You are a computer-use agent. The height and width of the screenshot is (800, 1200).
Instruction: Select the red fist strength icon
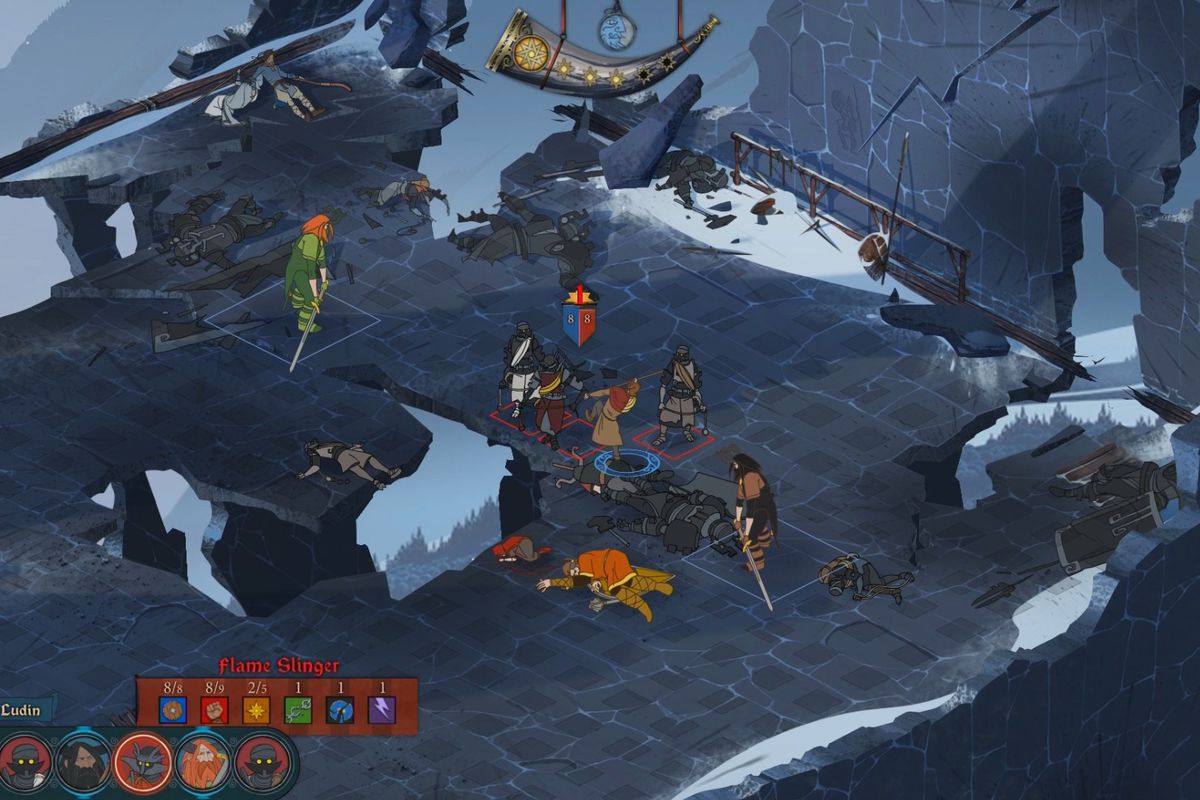pos(215,710)
